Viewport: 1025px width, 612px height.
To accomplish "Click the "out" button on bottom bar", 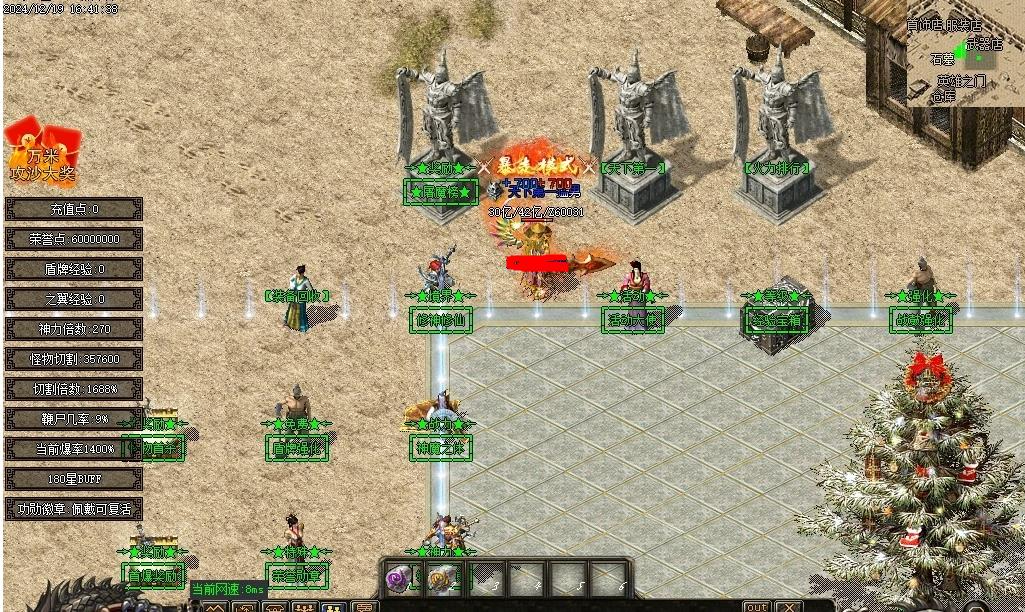I will (x=757, y=606).
